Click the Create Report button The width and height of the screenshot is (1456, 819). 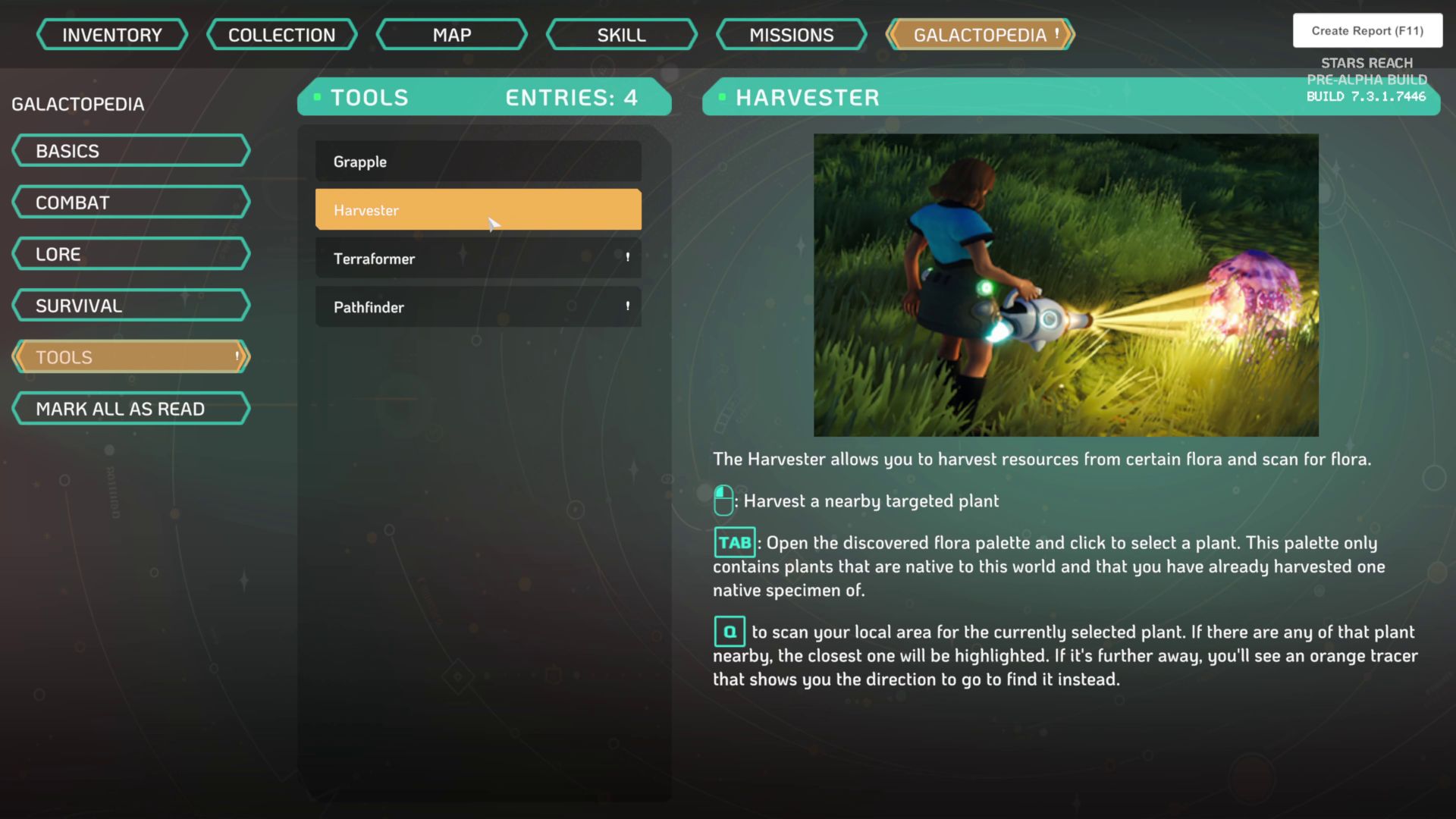[x=1367, y=31]
